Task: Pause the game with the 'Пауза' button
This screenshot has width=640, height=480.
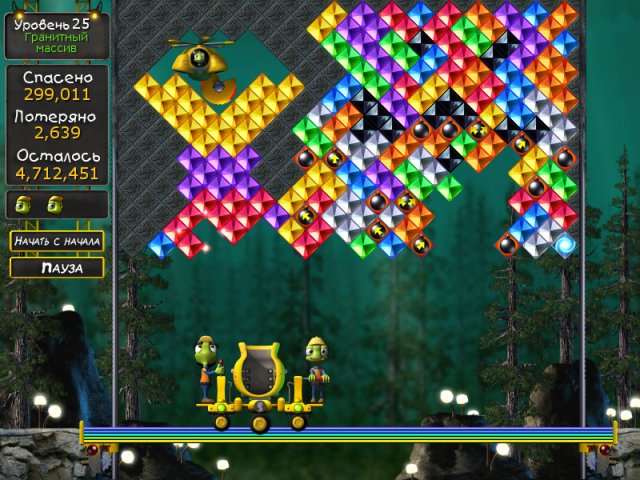Action: [x=57, y=268]
